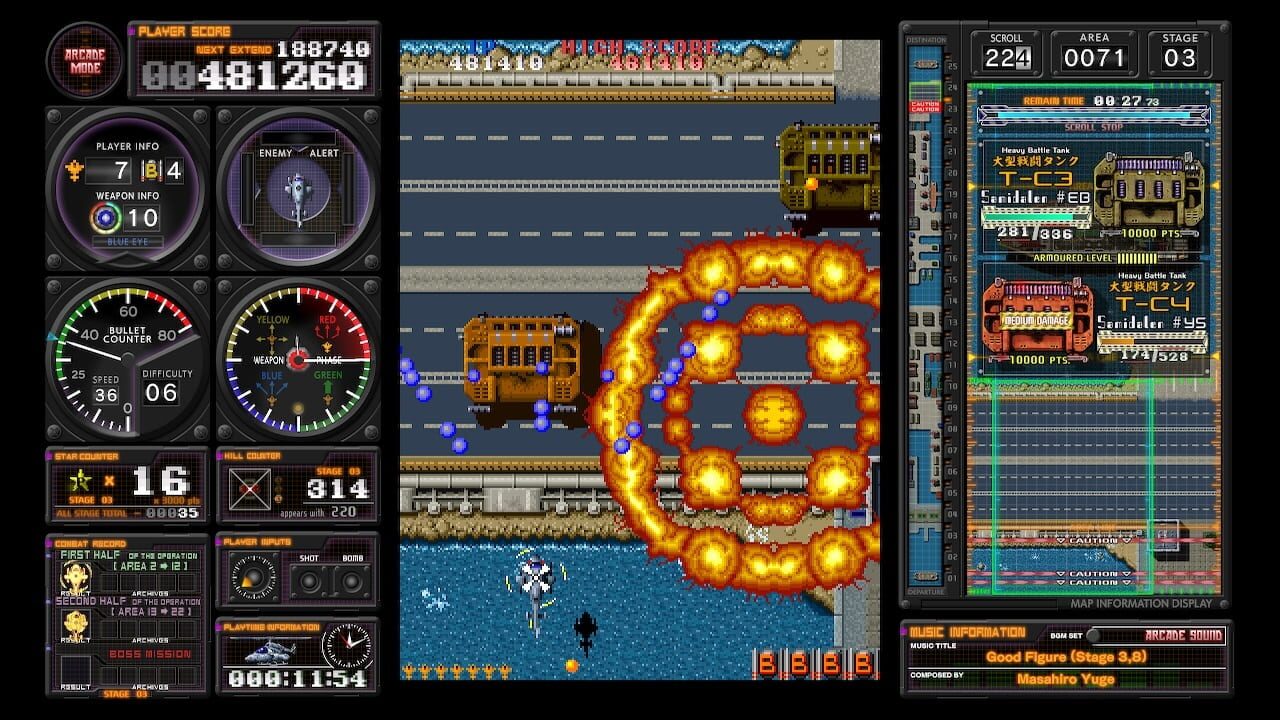Click the Arcade Mode emblem
Screen dimensions: 1280x720
click(x=85, y=60)
